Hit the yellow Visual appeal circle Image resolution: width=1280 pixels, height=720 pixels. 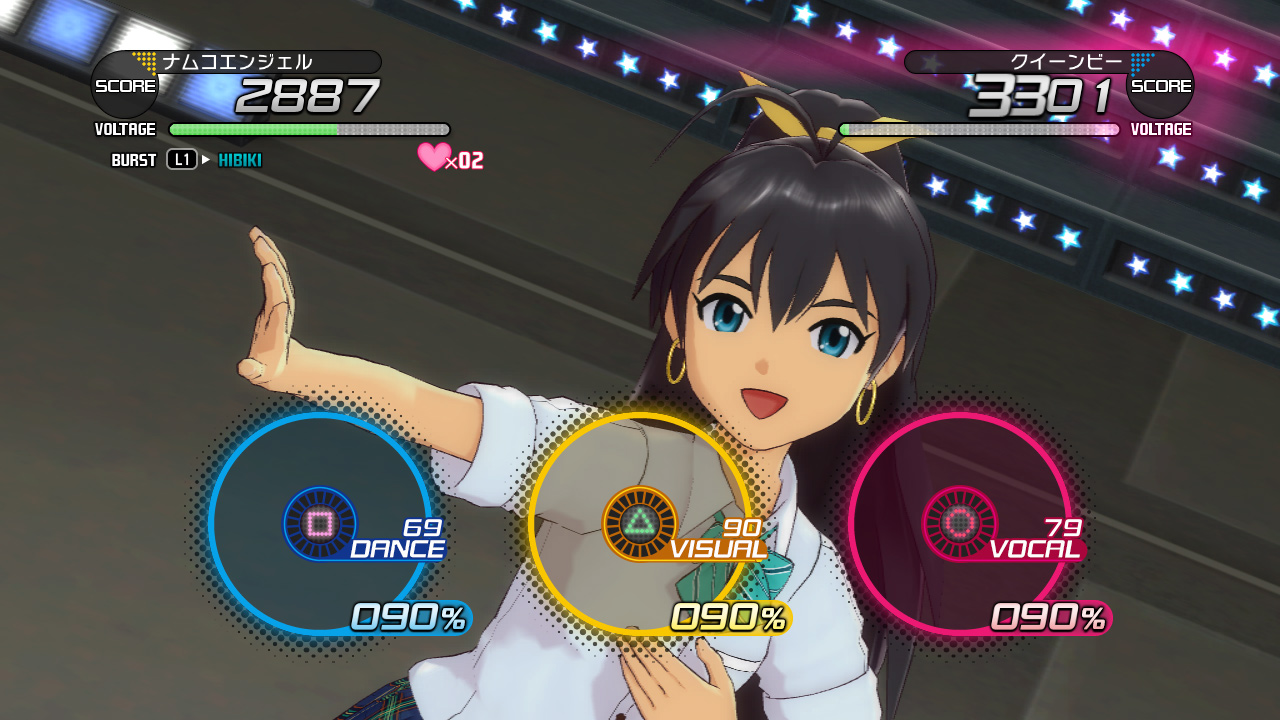point(640,523)
